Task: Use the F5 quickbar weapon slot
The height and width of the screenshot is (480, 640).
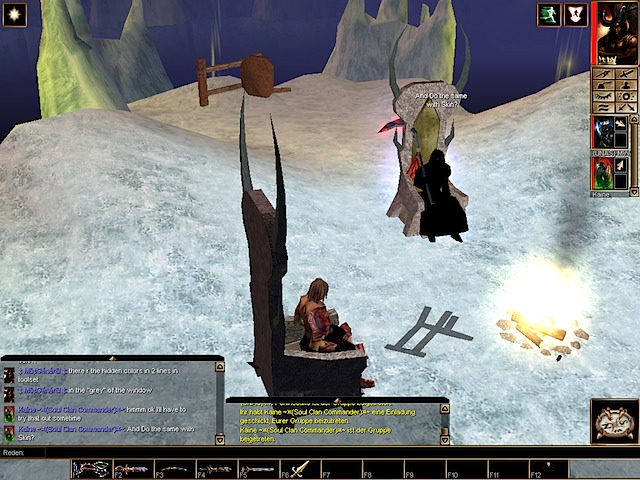Action: (x=258, y=469)
